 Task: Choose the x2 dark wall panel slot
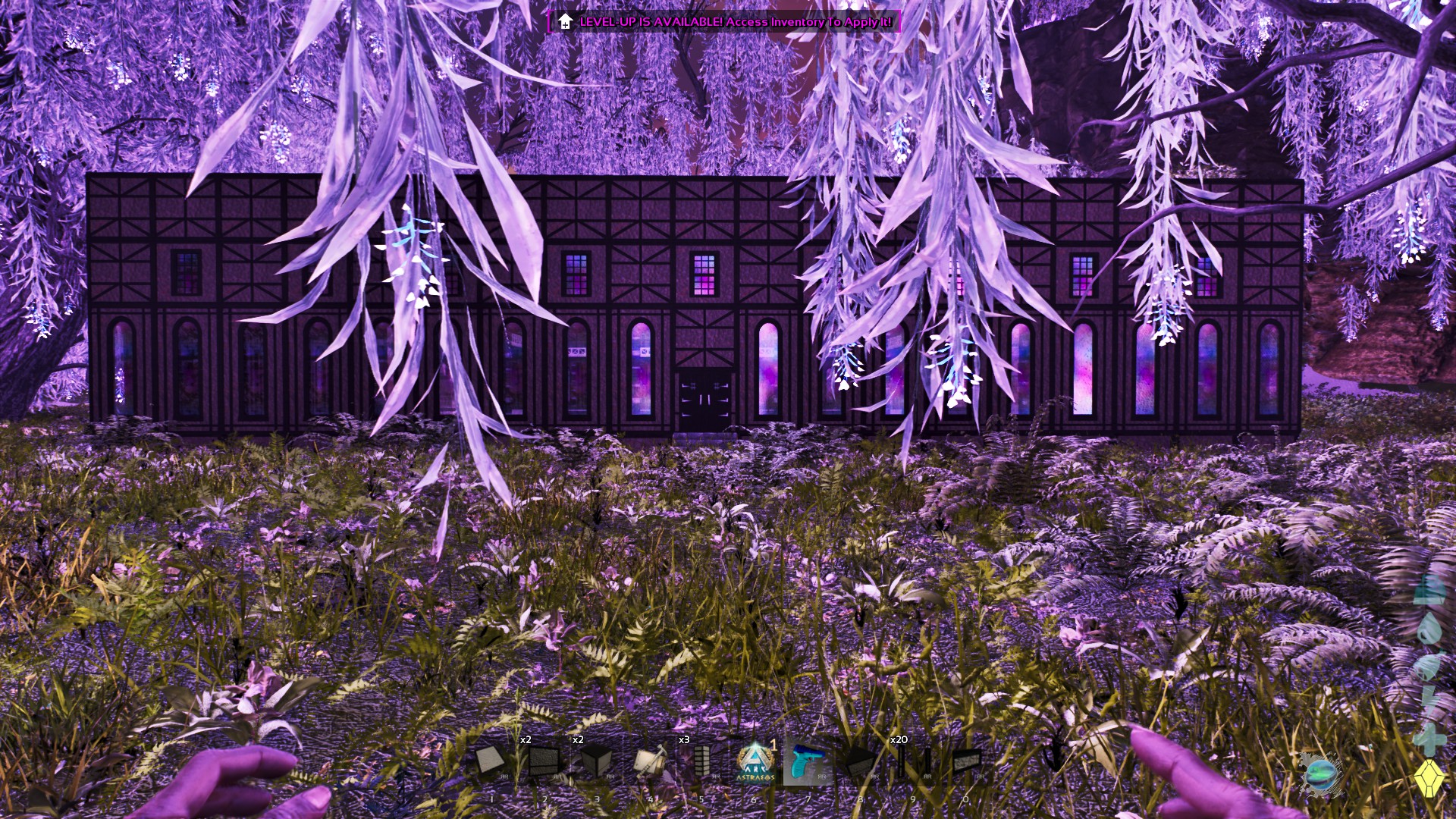(544, 762)
